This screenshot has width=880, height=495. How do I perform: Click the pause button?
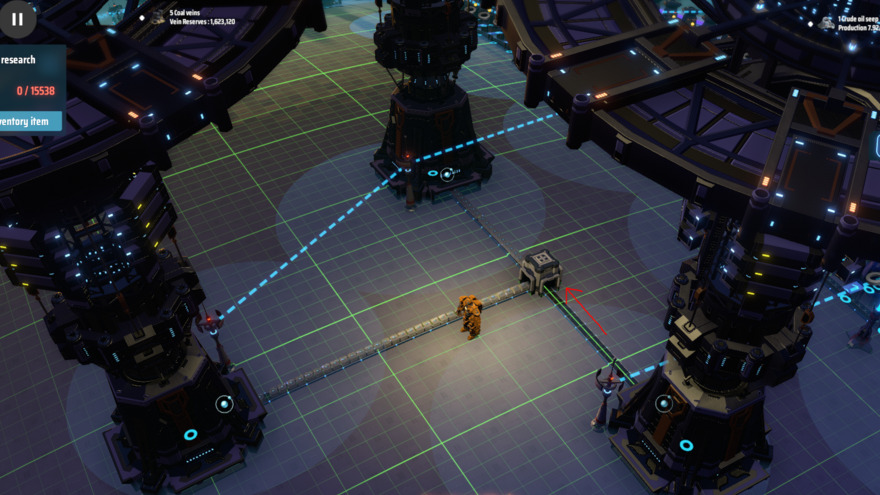coord(17,19)
